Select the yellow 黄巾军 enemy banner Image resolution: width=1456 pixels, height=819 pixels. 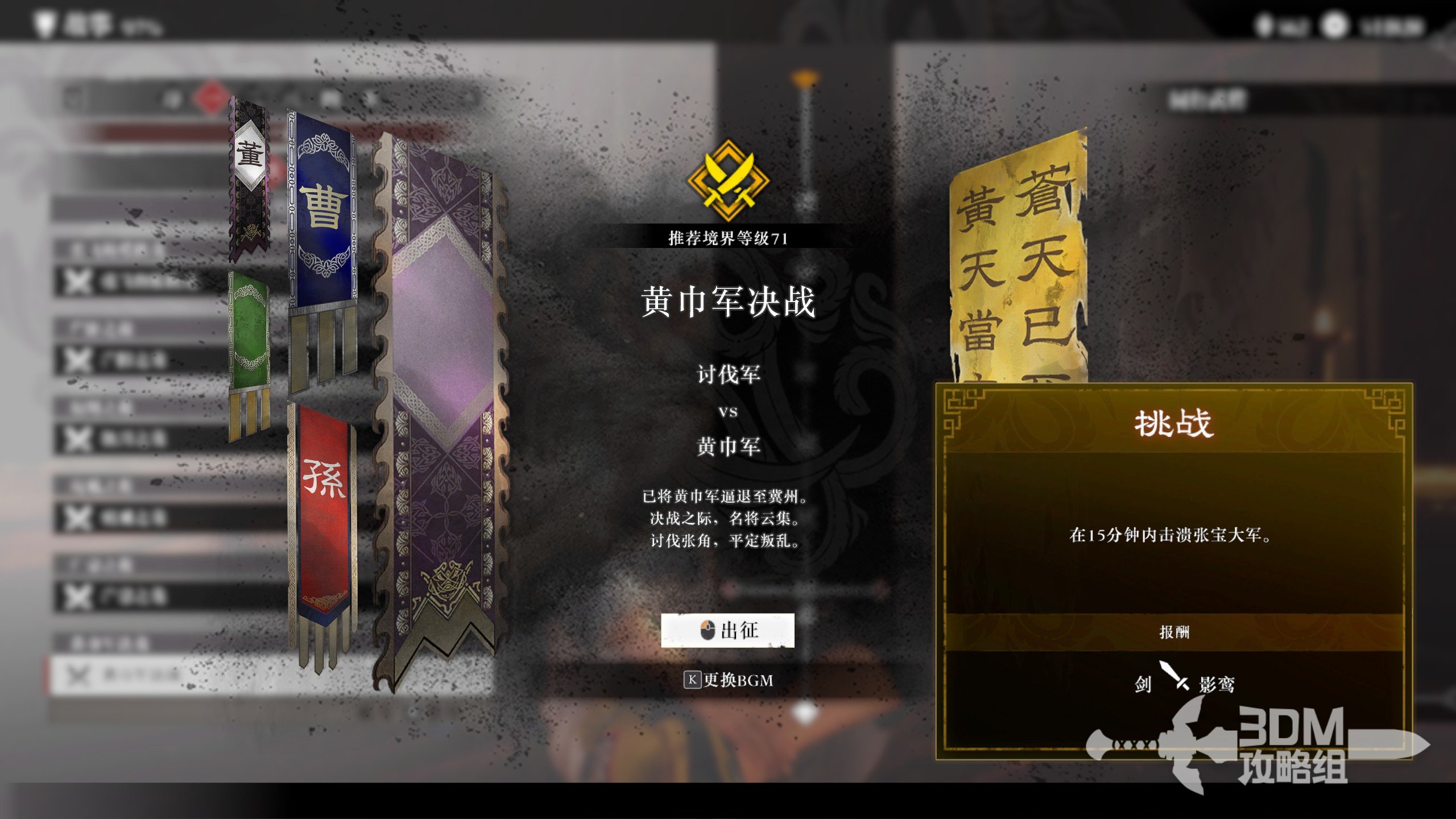tap(1018, 256)
